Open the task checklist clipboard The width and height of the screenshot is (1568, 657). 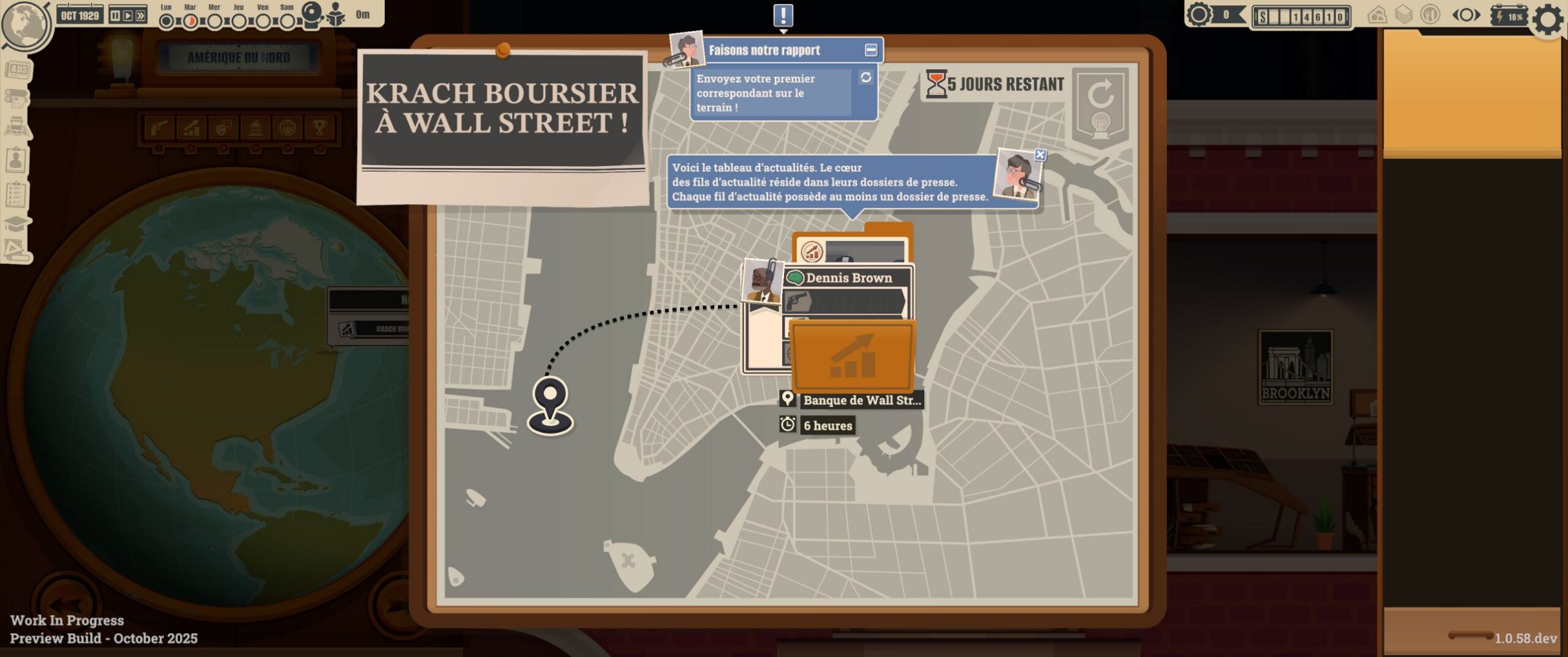pos(16,194)
